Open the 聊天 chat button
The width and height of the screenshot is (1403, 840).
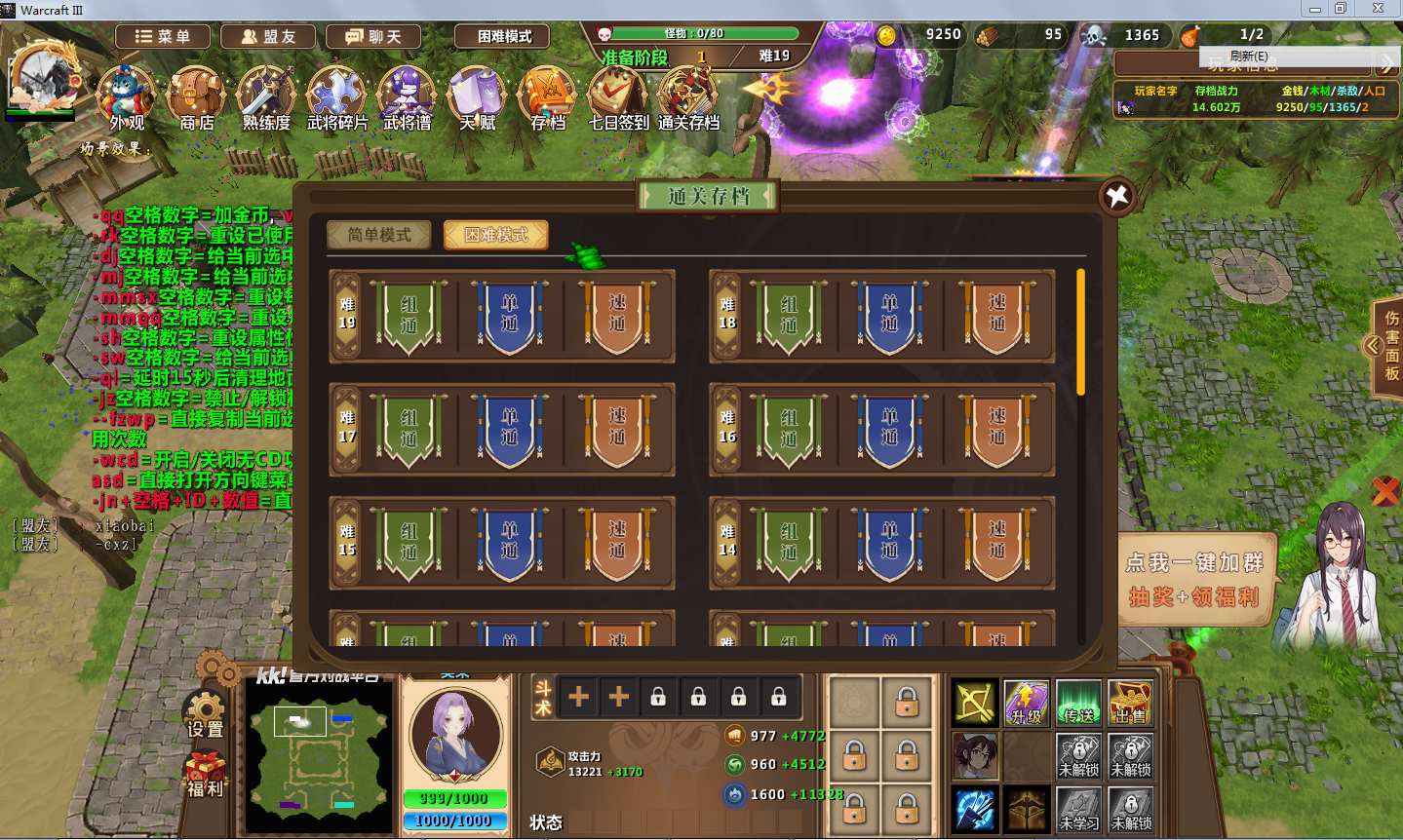pos(373,37)
